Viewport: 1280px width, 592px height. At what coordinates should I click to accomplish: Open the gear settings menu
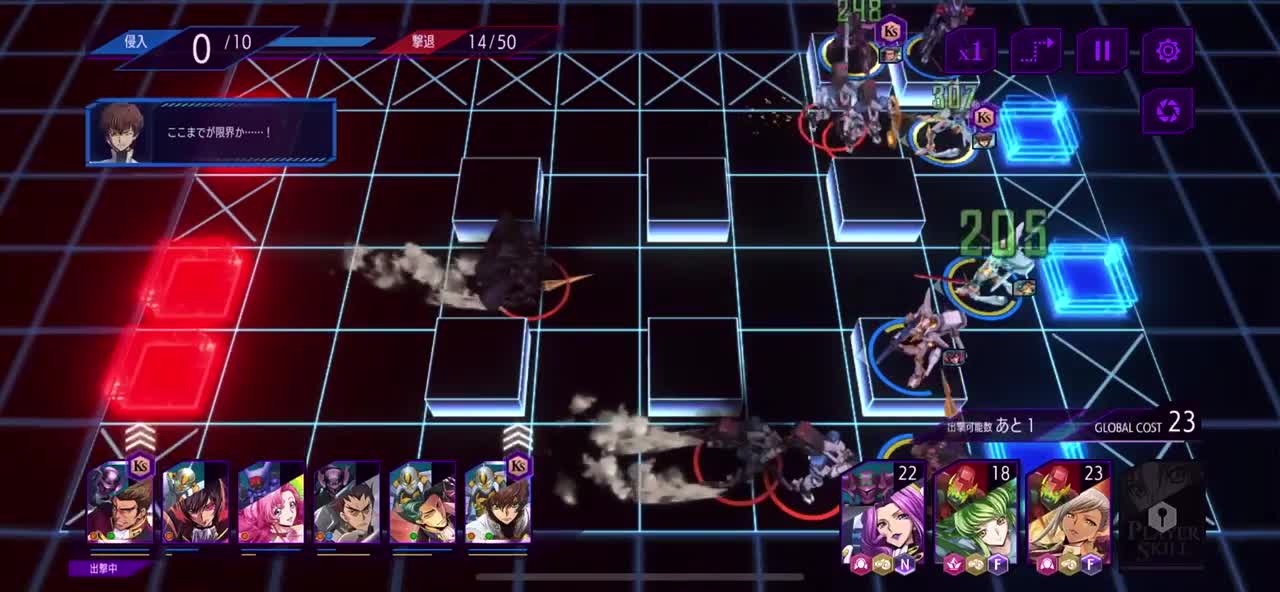click(1168, 52)
